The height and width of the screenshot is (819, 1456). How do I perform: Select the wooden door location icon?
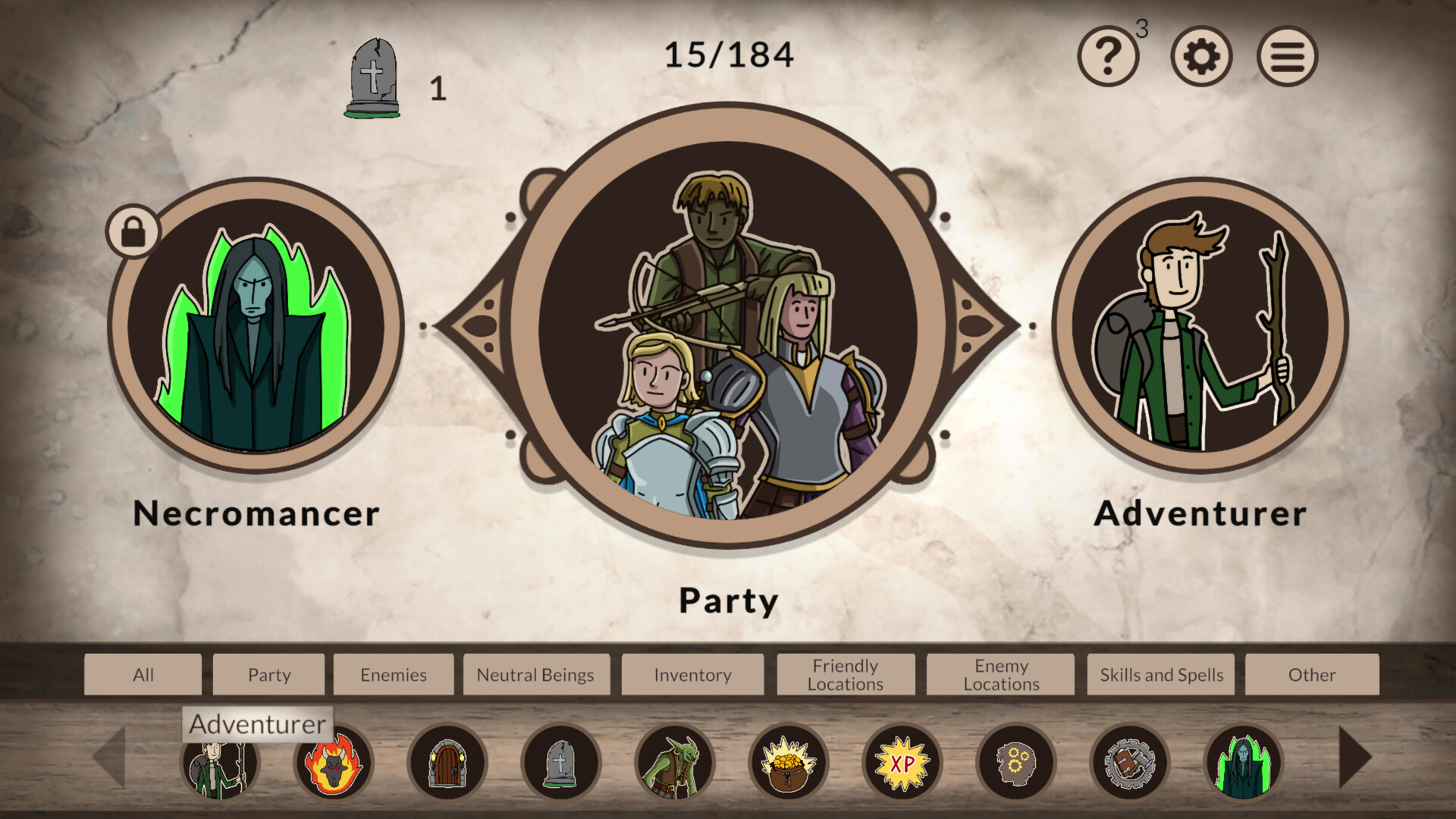click(x=447, y=762)
